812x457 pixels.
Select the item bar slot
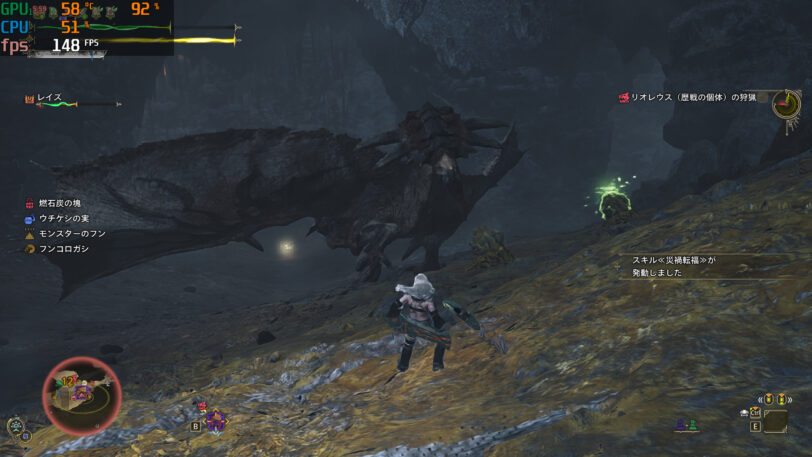point(774,421)
